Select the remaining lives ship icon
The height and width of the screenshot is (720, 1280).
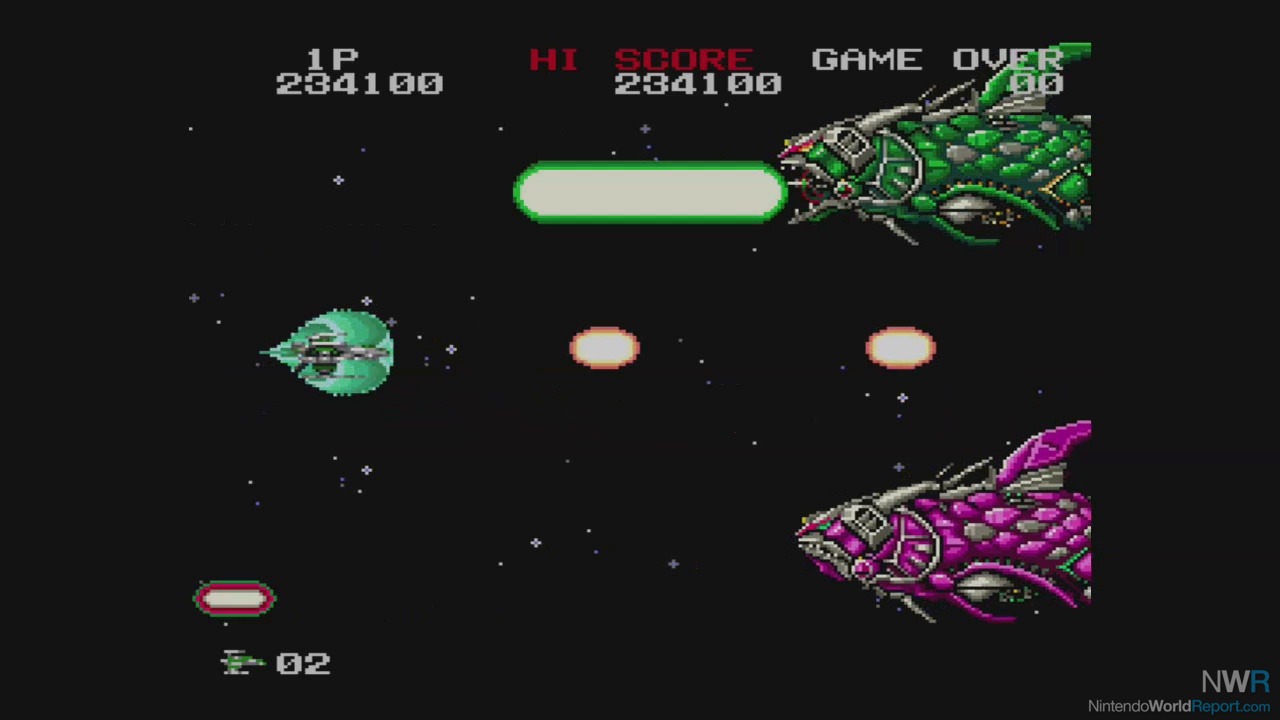point(242,663)
